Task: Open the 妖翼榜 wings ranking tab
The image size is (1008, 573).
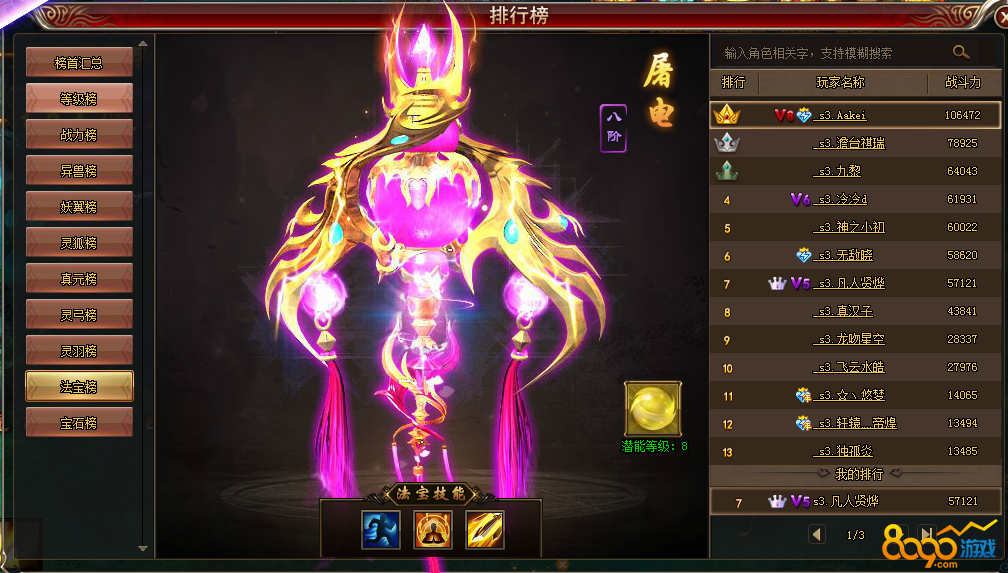Action: pyautogui.click(x=79, y=207)
